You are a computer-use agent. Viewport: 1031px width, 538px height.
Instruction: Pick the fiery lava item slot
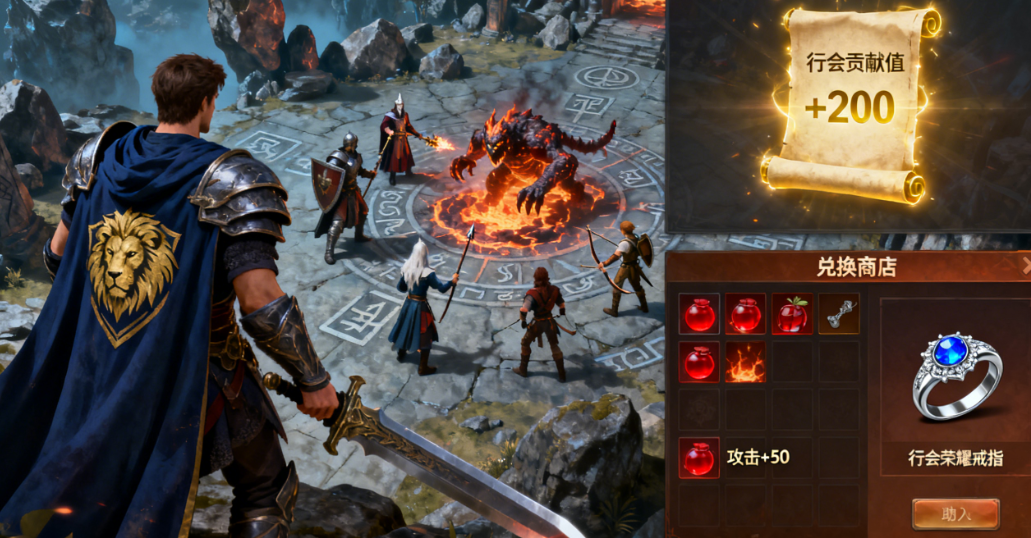[745, 362]
